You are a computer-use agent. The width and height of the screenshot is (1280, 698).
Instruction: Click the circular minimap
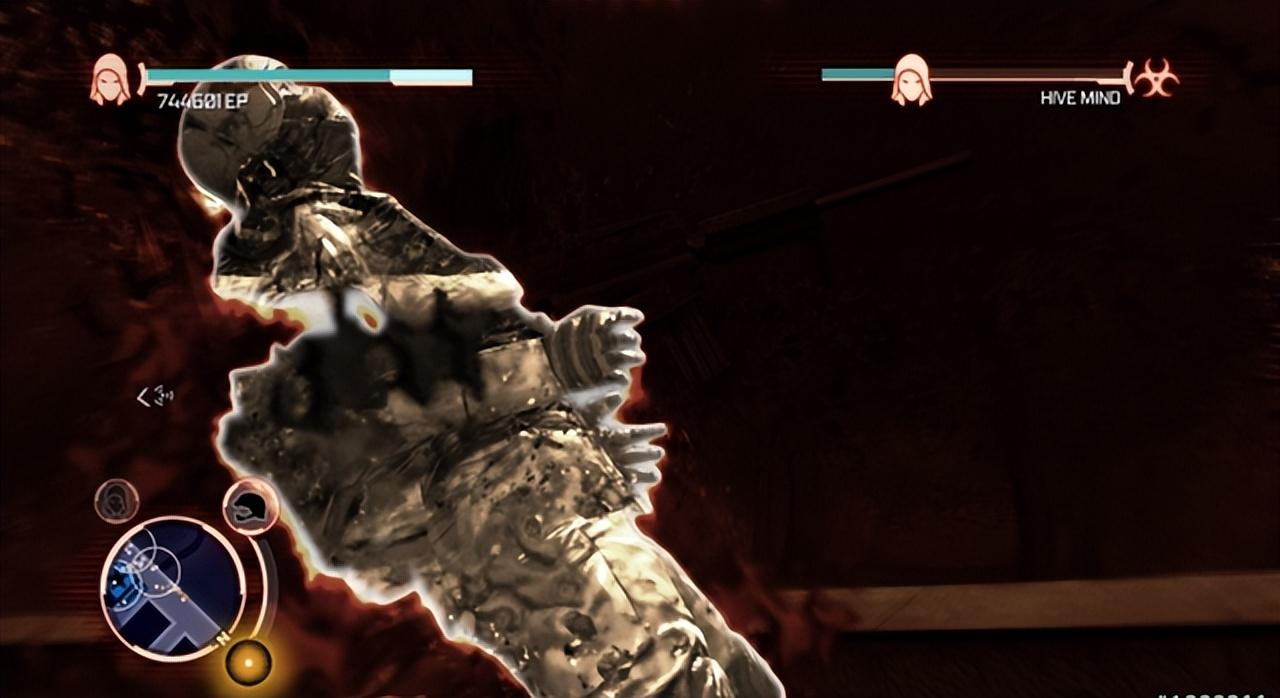tap(172, 587)
